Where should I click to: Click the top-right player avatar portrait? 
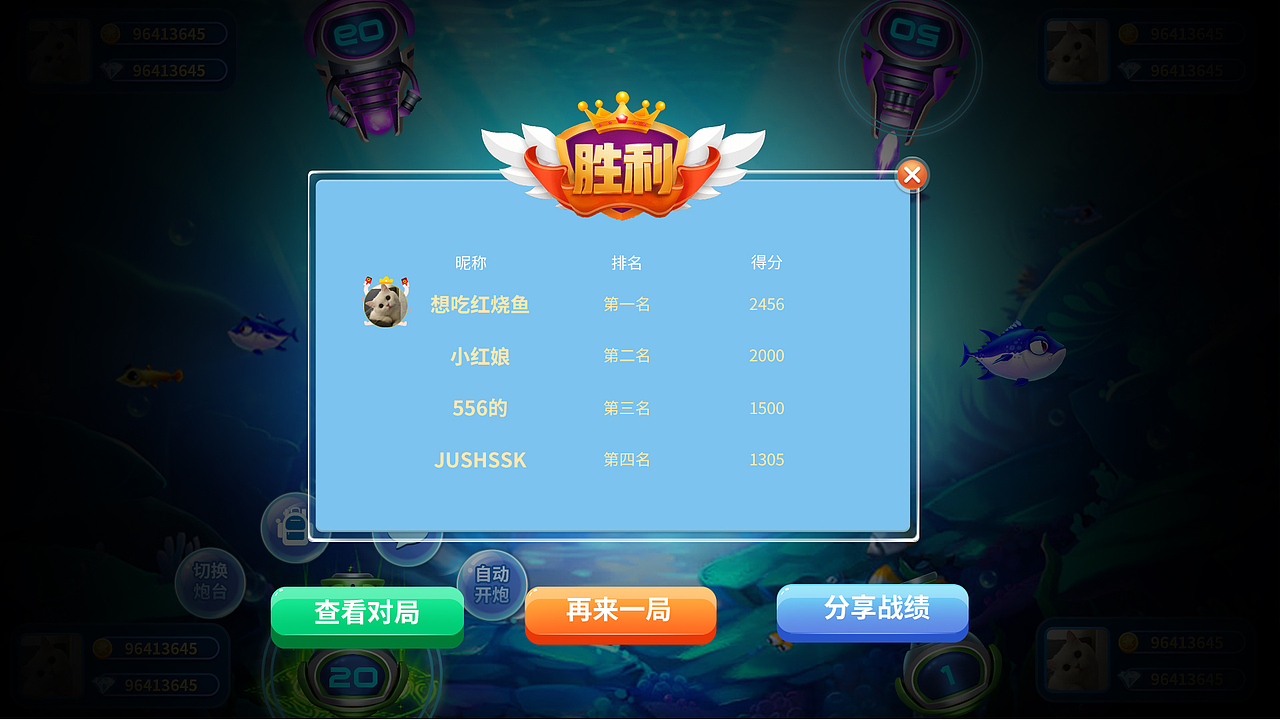coord(1078,50)
